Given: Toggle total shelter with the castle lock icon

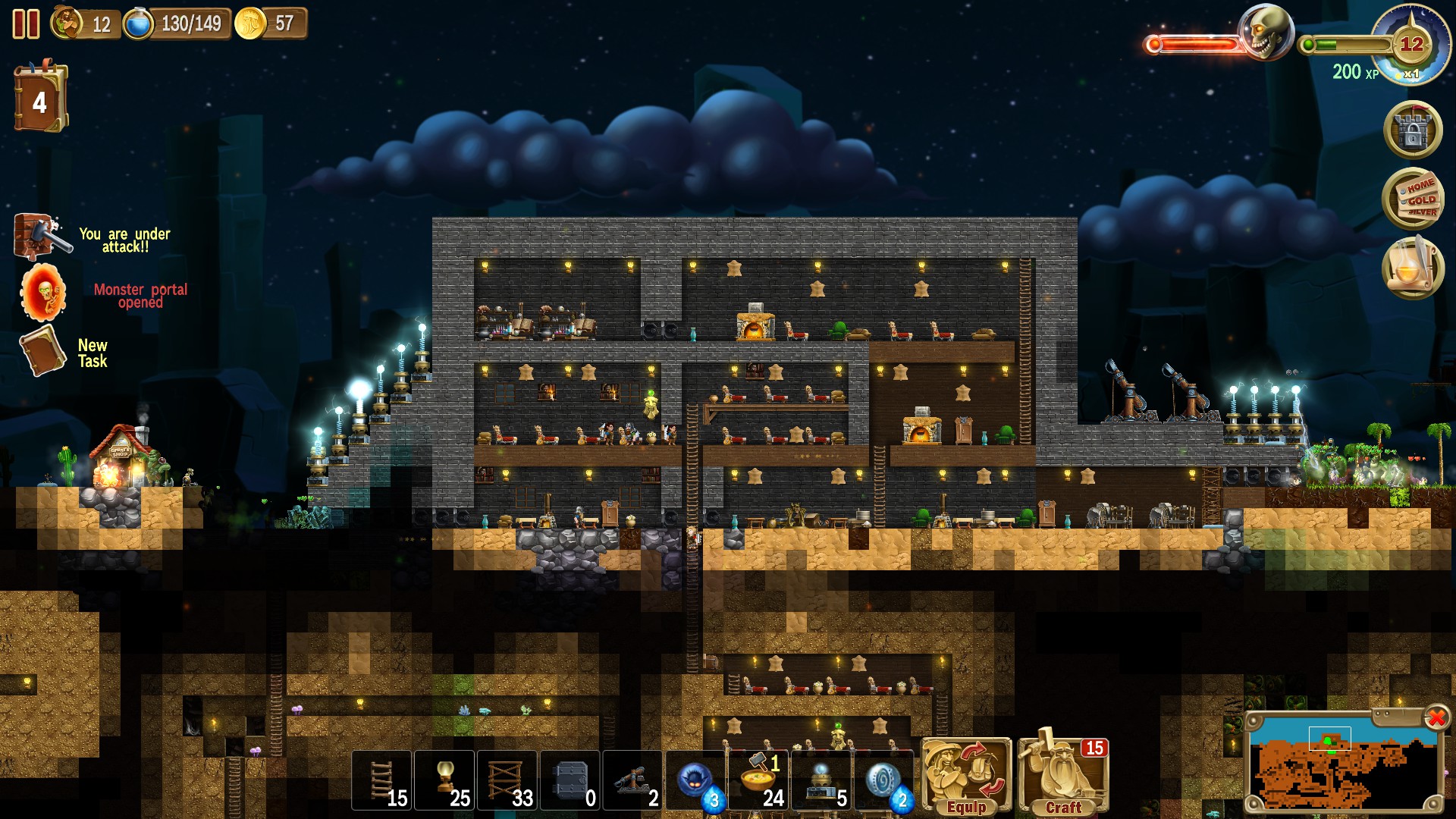Looking at the screenshot, I should point(1414,130).
